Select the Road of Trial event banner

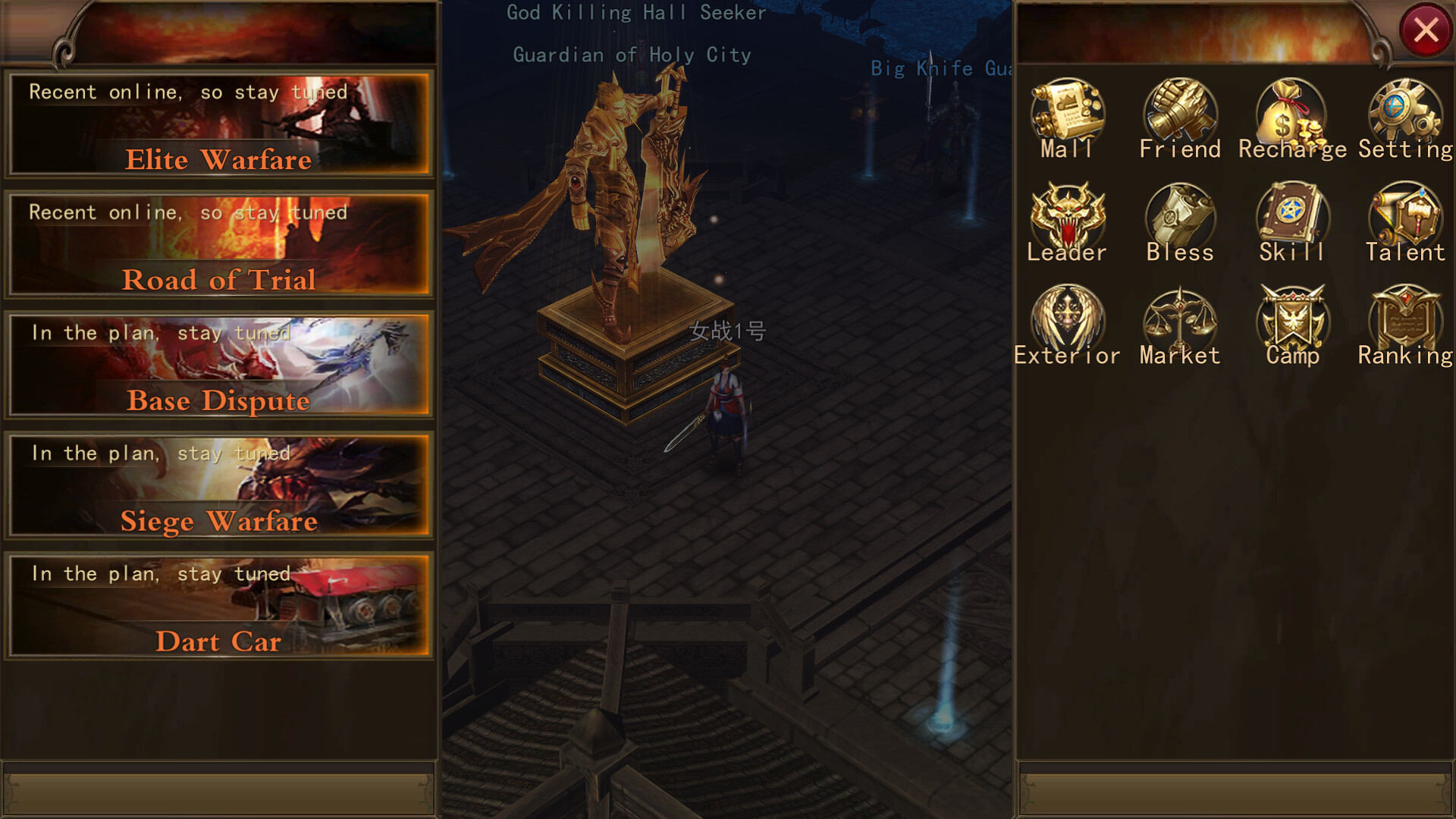pyautogui.click(x=218, y=246)
